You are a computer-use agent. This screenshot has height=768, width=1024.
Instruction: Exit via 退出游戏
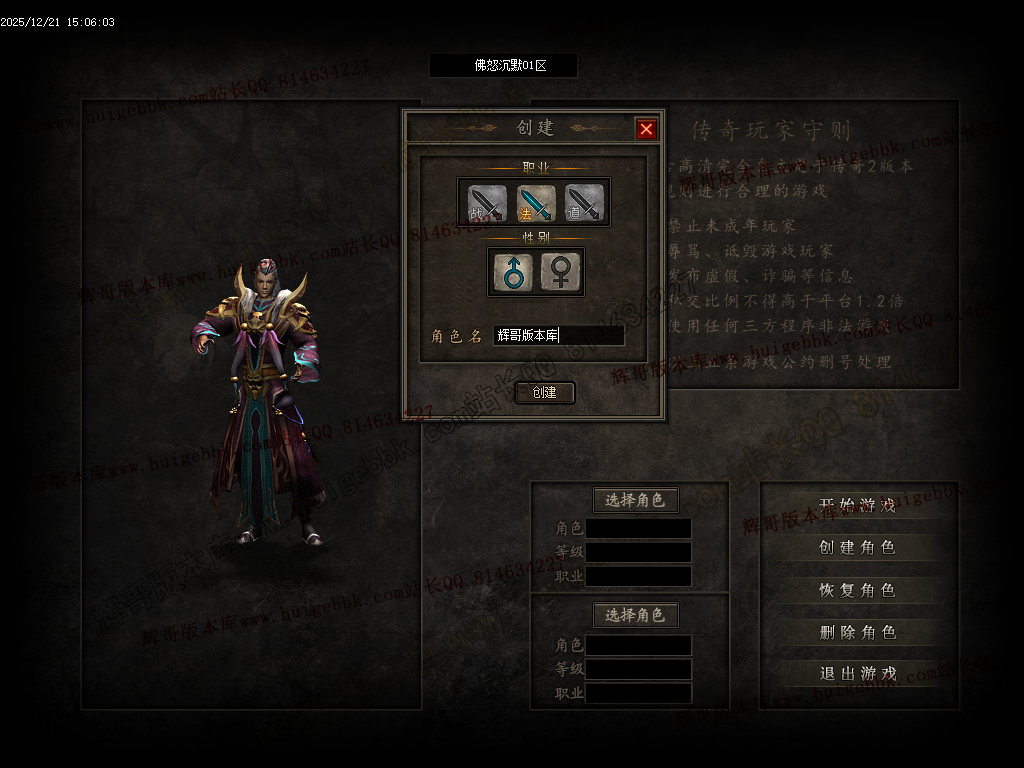[x=857, y=674]
